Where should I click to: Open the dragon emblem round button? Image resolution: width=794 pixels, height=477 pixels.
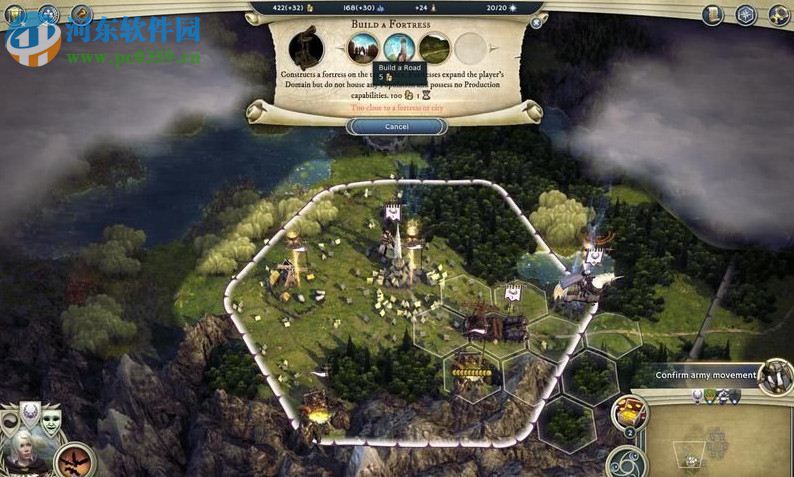click(74, 461)
